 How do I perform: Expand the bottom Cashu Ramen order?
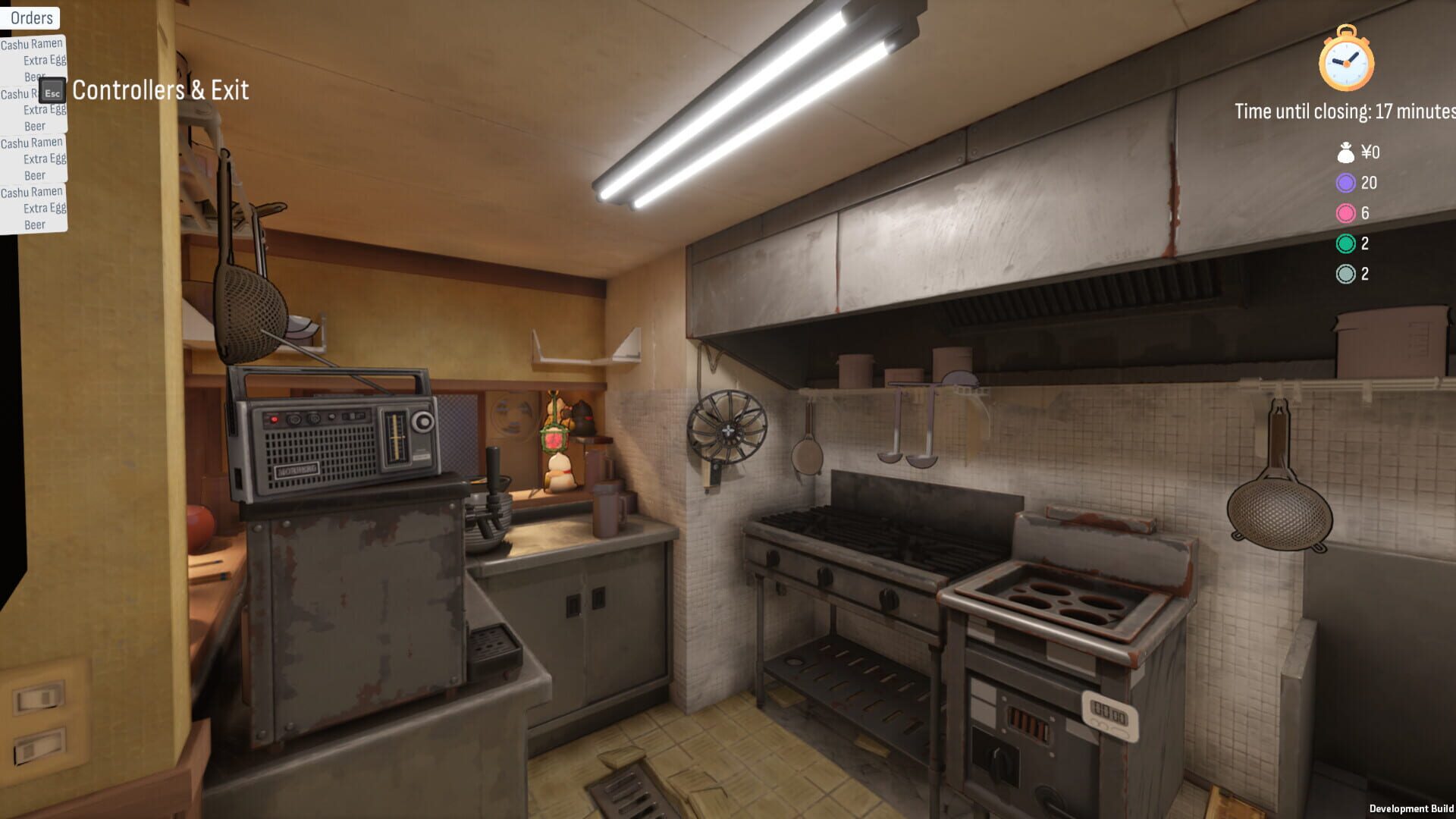click(x=31, y=192)
